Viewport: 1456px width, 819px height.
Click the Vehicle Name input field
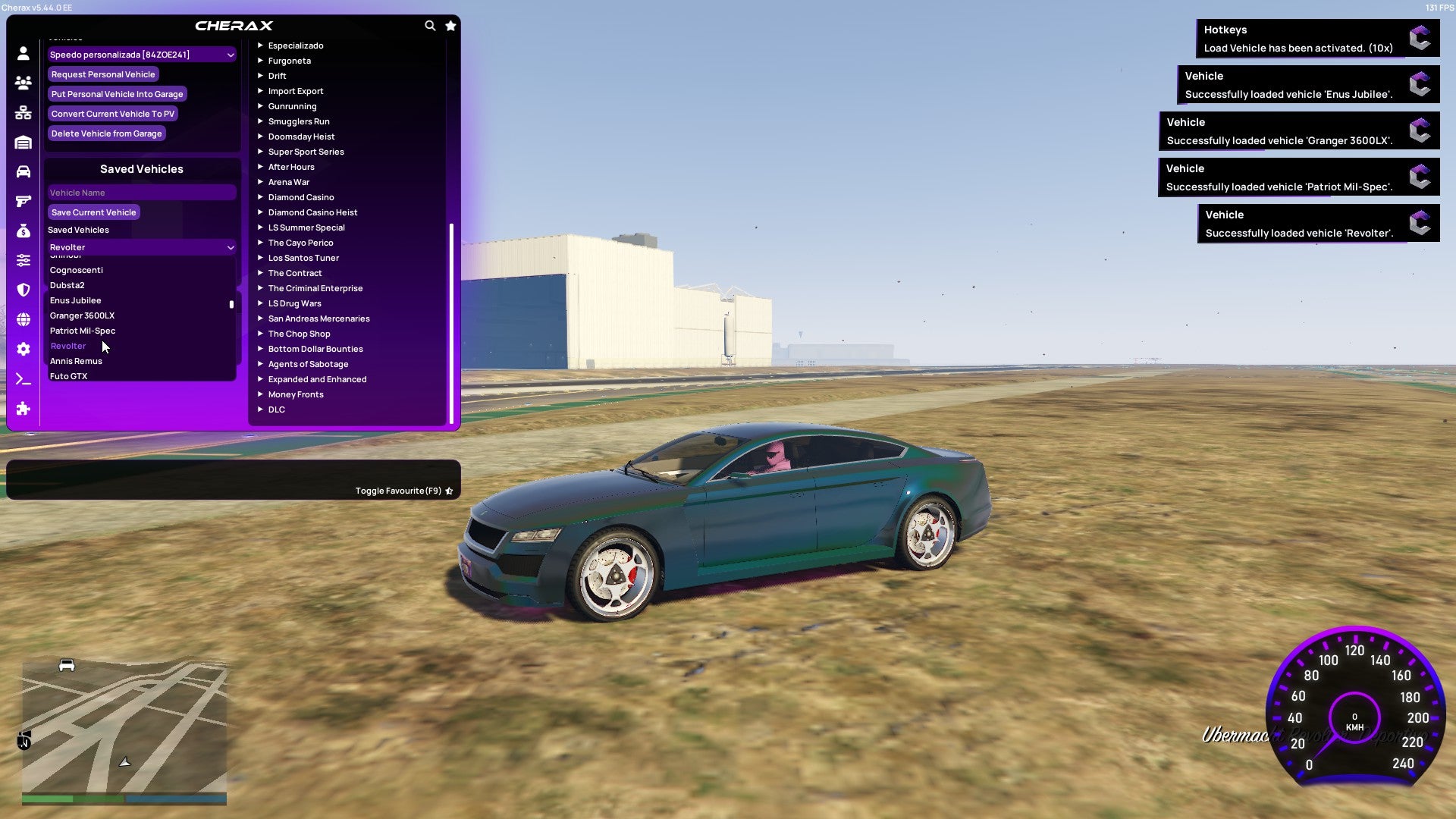[141, 192]
